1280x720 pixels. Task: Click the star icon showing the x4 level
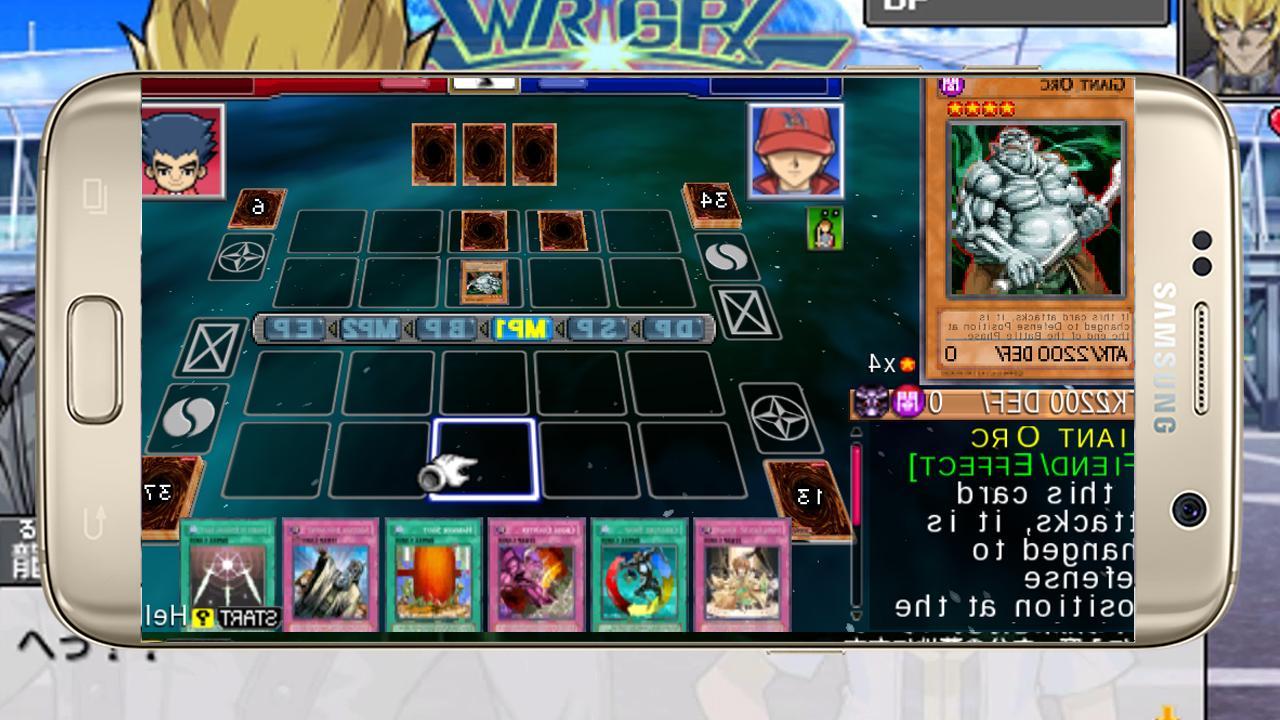pos(907,363)
